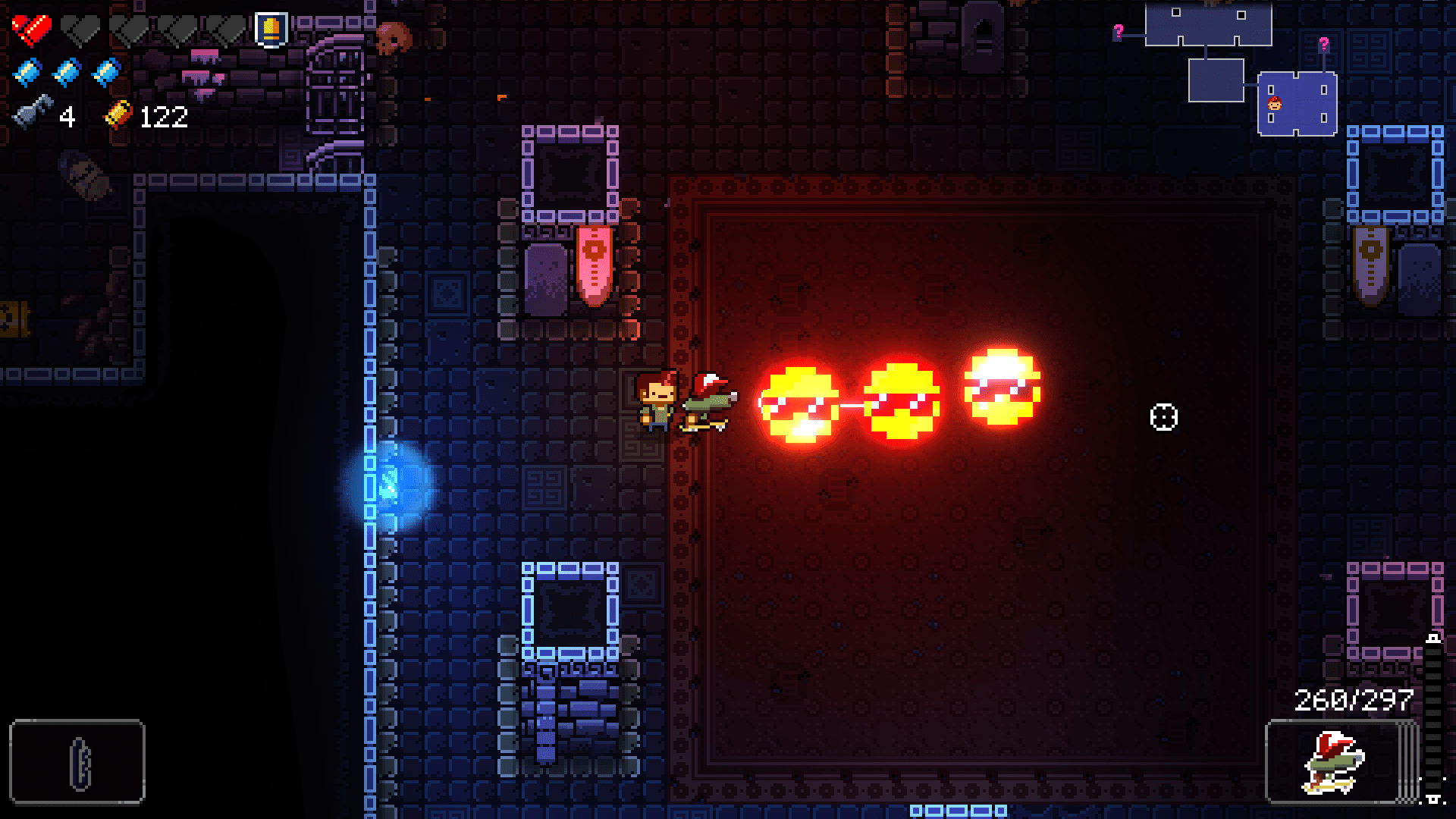Click the third blue blank icon
The width and height of the screenshot is (1456, 819).
pos(106,72)
